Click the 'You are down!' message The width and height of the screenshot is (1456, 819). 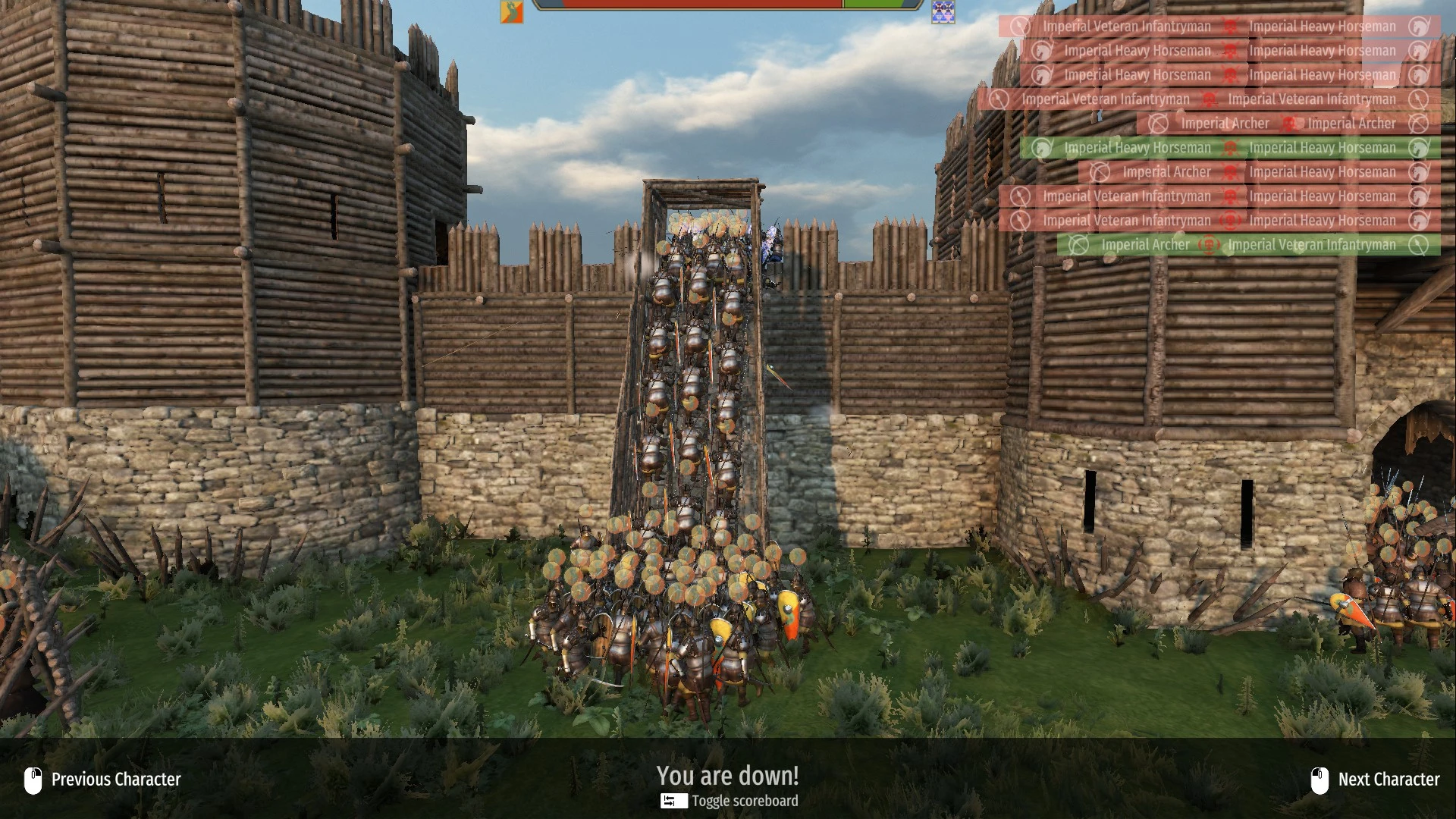click(x=727, y=776)
